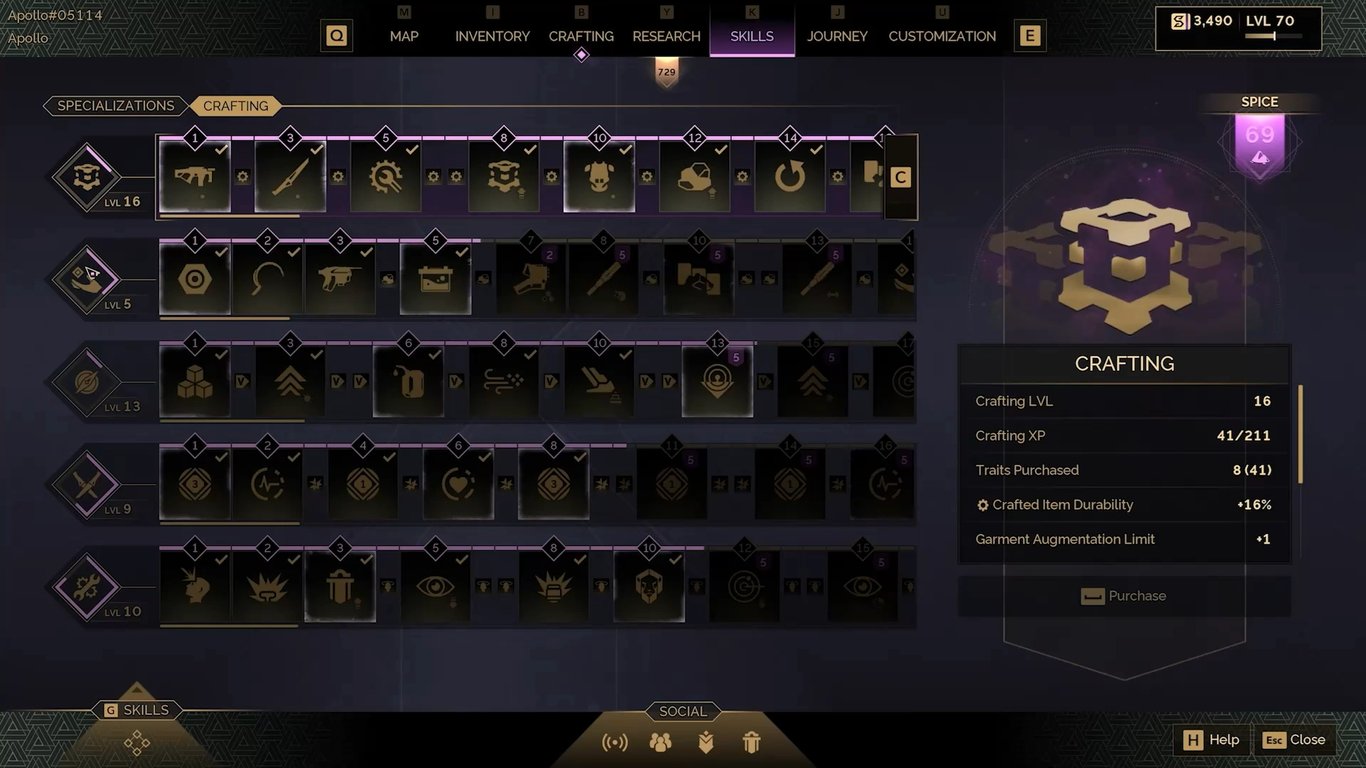Pick the stacked cubes trait
Image resolution: width=1366 pixels, height=768 pixels.
coord(195,381)
